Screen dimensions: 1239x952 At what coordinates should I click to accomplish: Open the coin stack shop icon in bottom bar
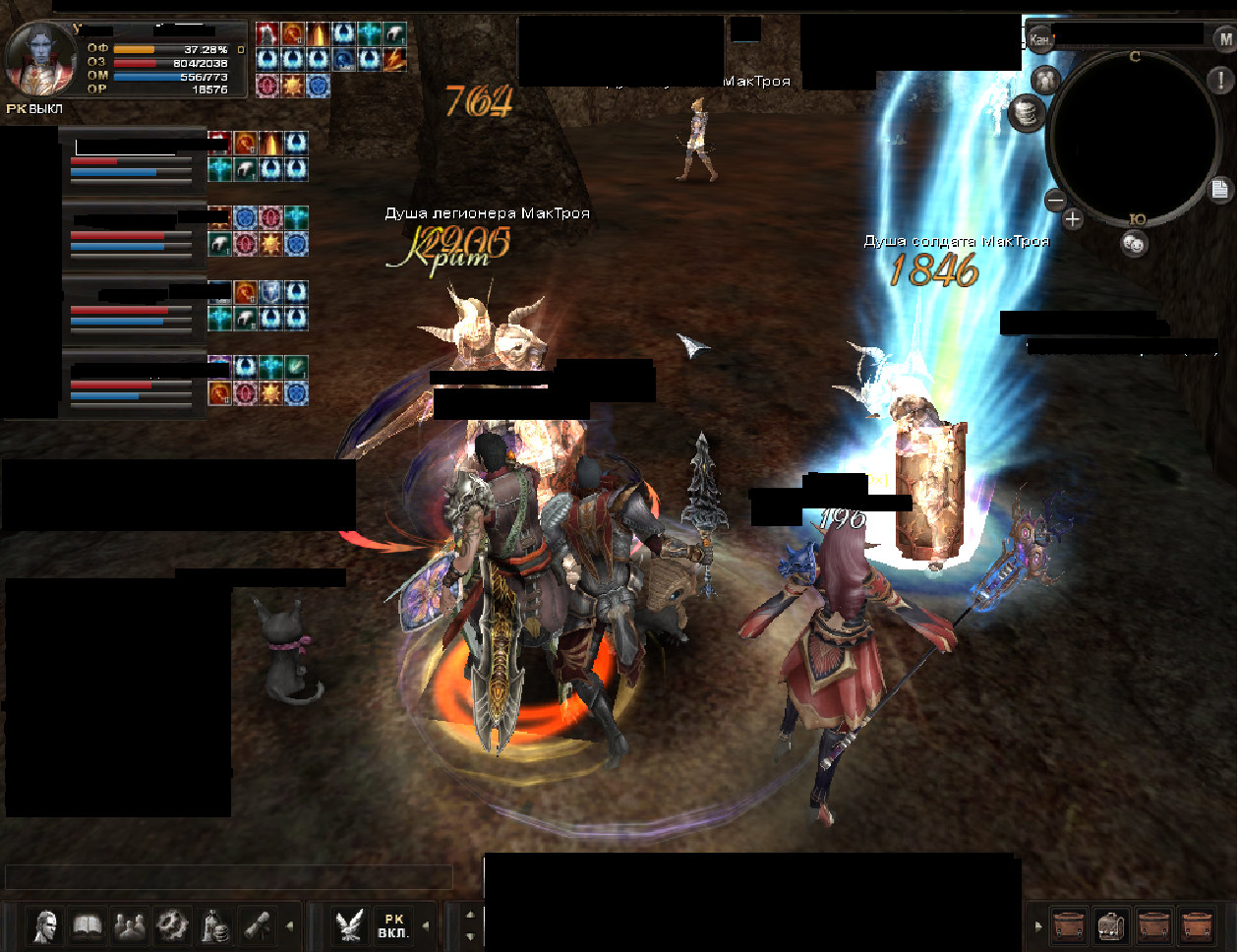215,925
